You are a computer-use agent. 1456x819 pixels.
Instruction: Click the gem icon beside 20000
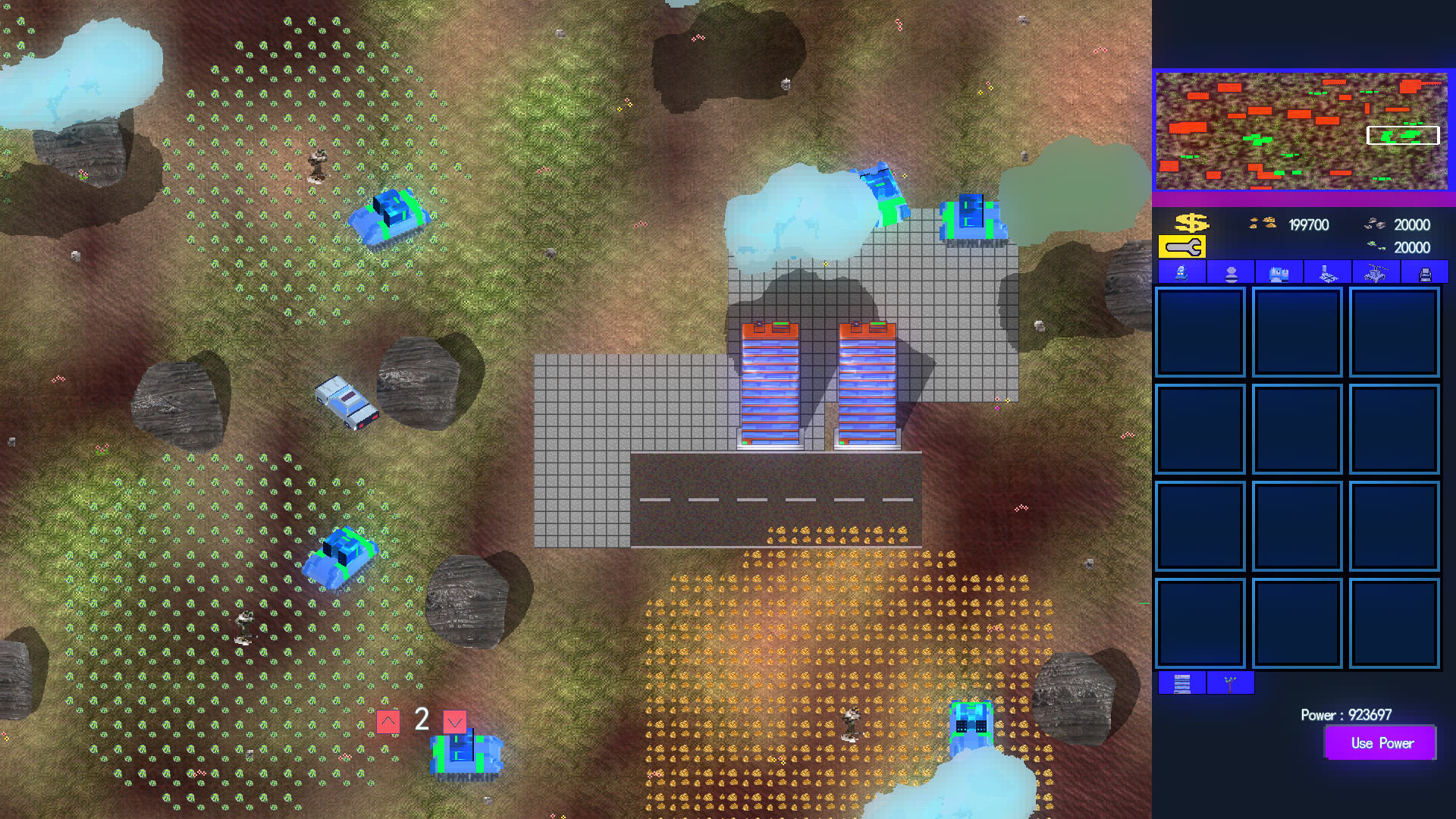coord(1374,245)
